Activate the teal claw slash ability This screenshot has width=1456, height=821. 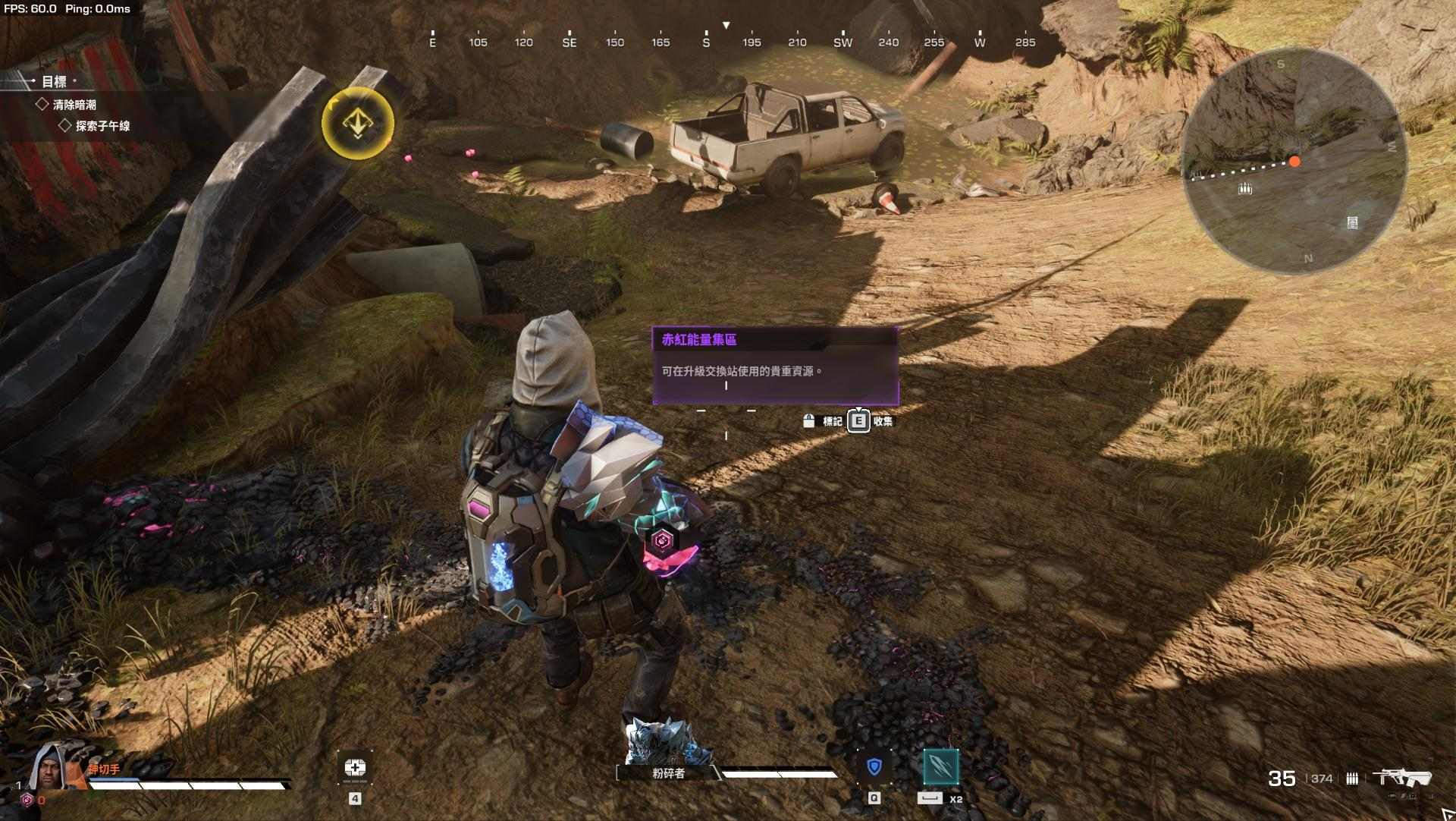pyautogui.click(x=940, y=767)
